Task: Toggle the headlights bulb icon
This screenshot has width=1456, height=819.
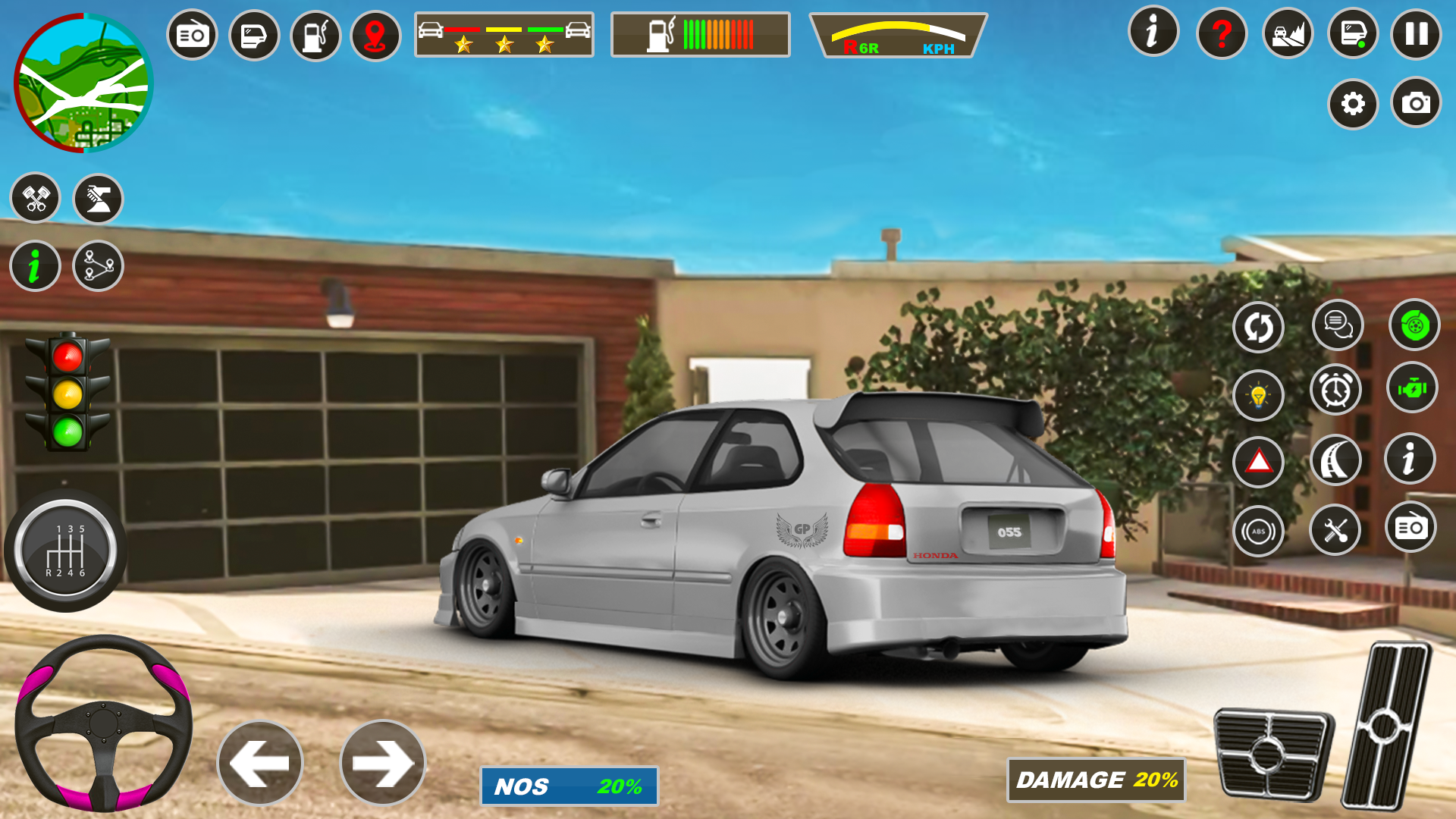Action: 1257,395
